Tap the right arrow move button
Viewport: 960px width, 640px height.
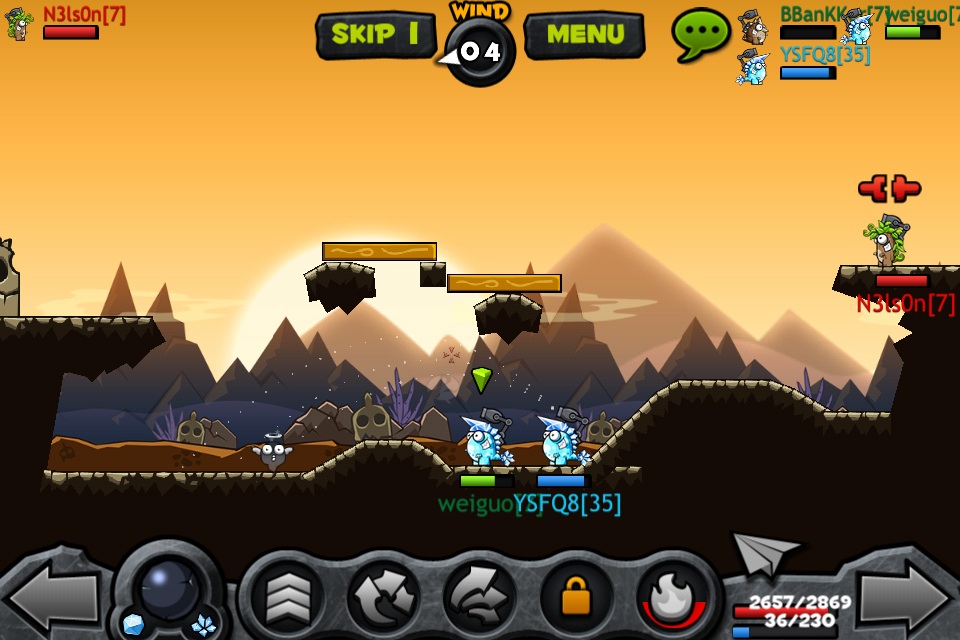click(x=906, y=598)
